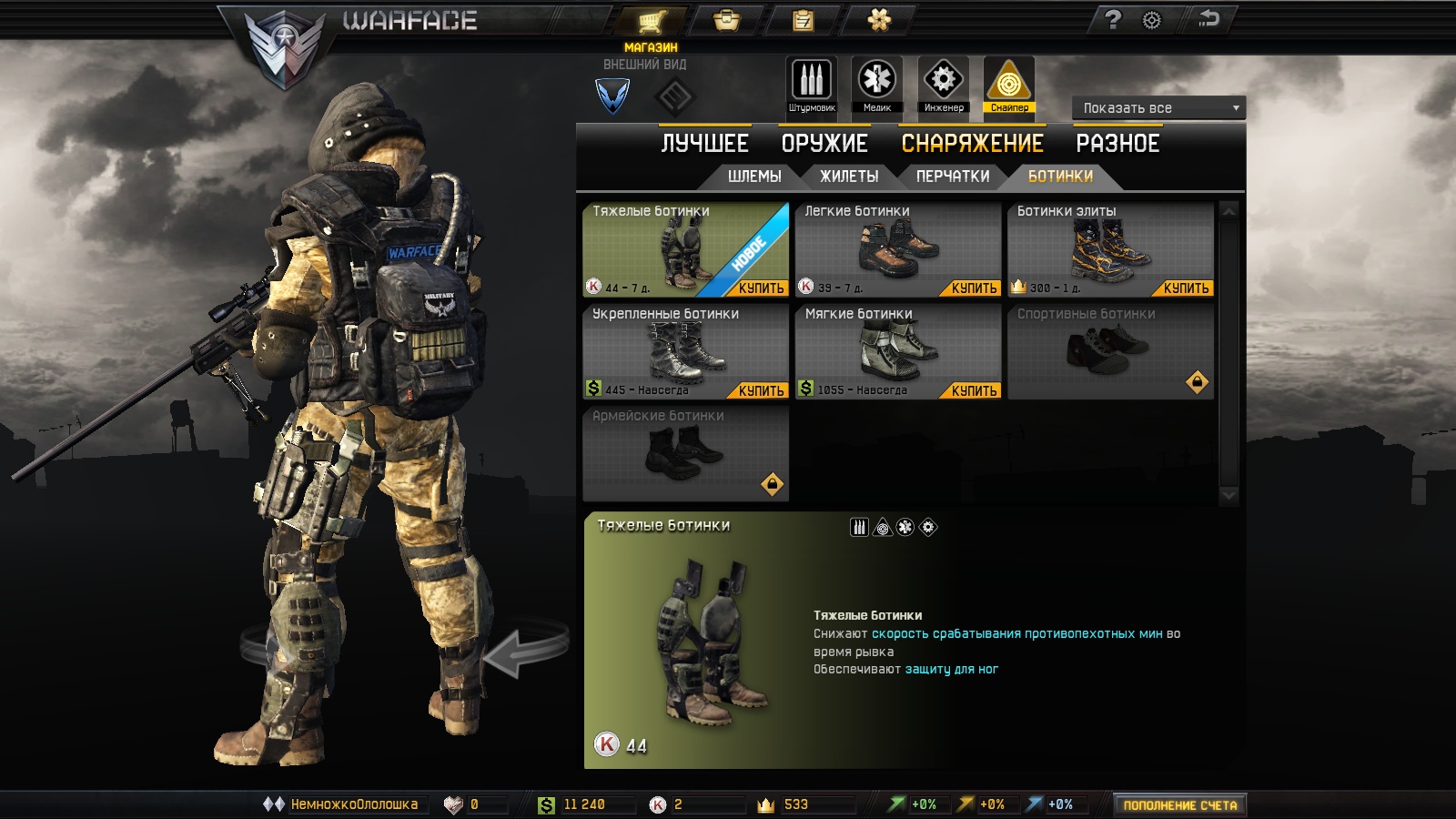Open the Показать все filter dropdown
Viewport: 1456px width, 819px height.
click(x=1158, y=108)
